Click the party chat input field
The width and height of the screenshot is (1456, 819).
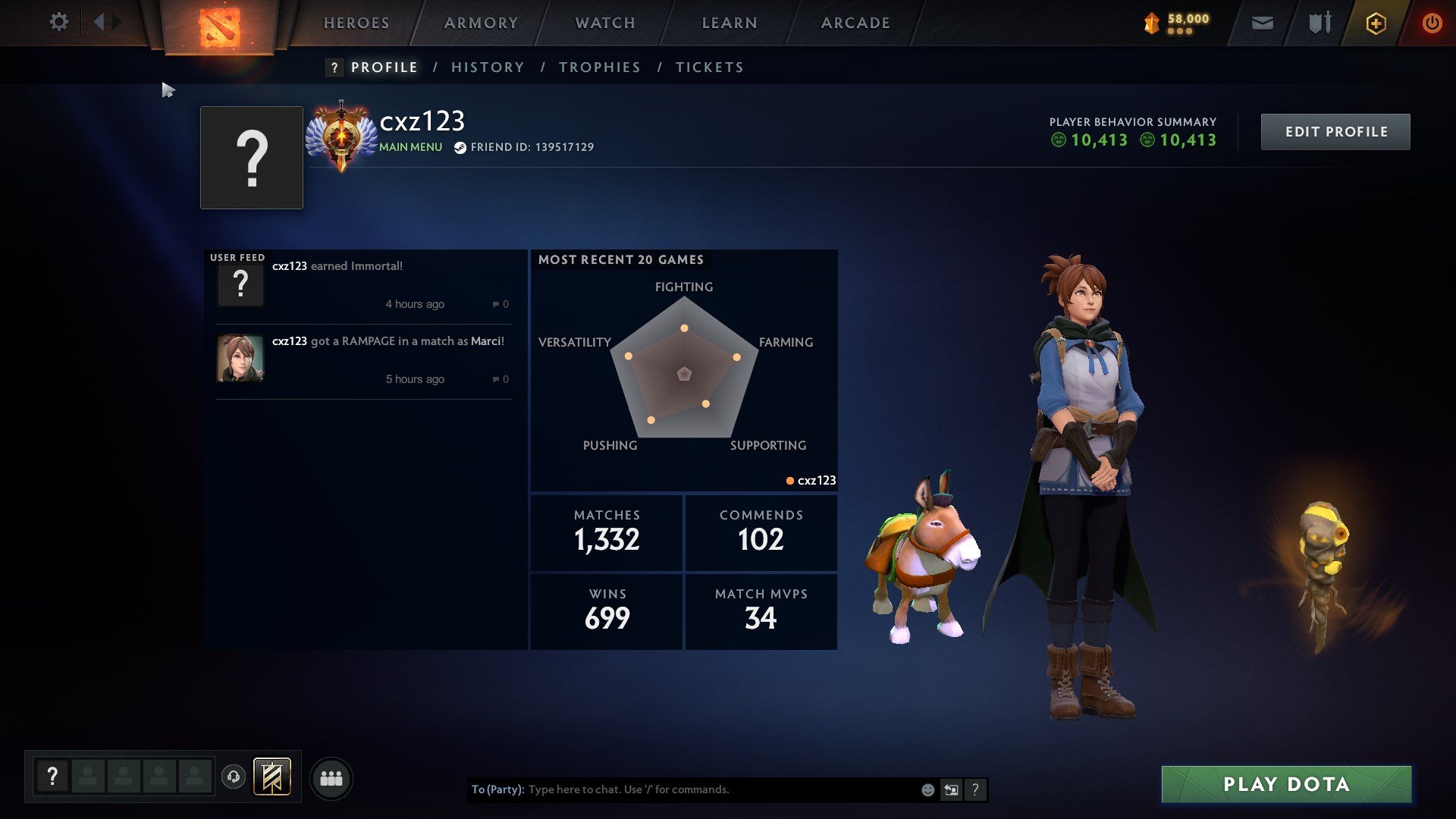[x=682, y=789]
